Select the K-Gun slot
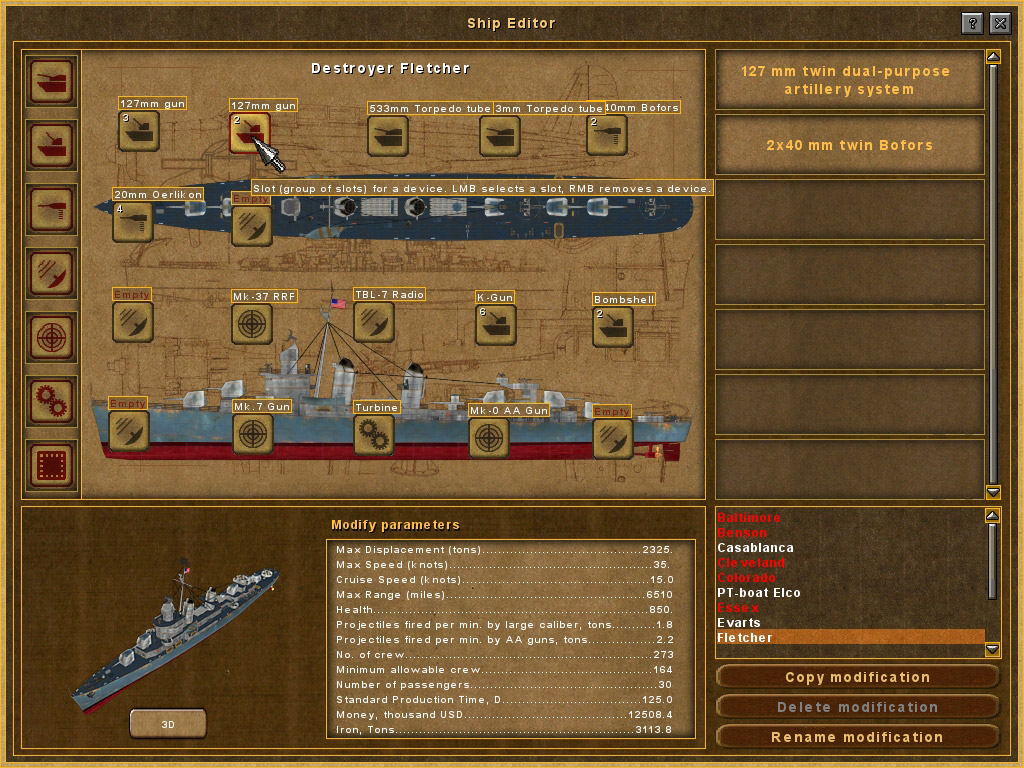 495,325
